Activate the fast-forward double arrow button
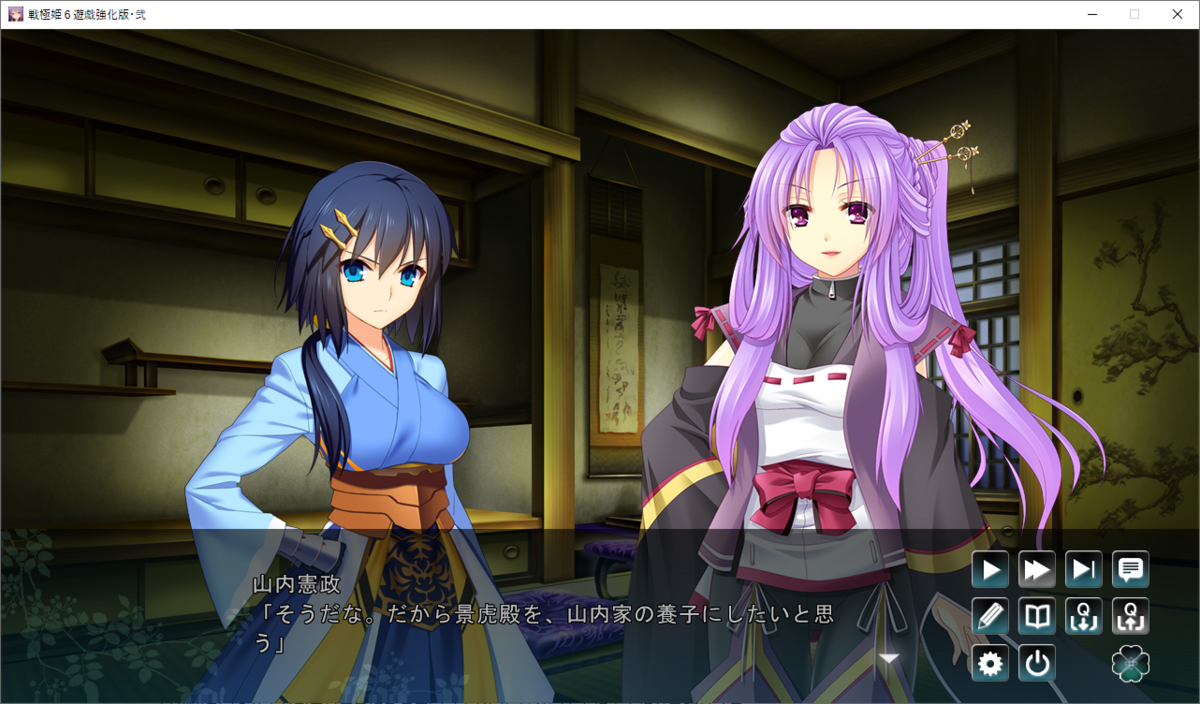Image resolution: width=1200 pixels, height=704 pixels. coord(1037,570)
